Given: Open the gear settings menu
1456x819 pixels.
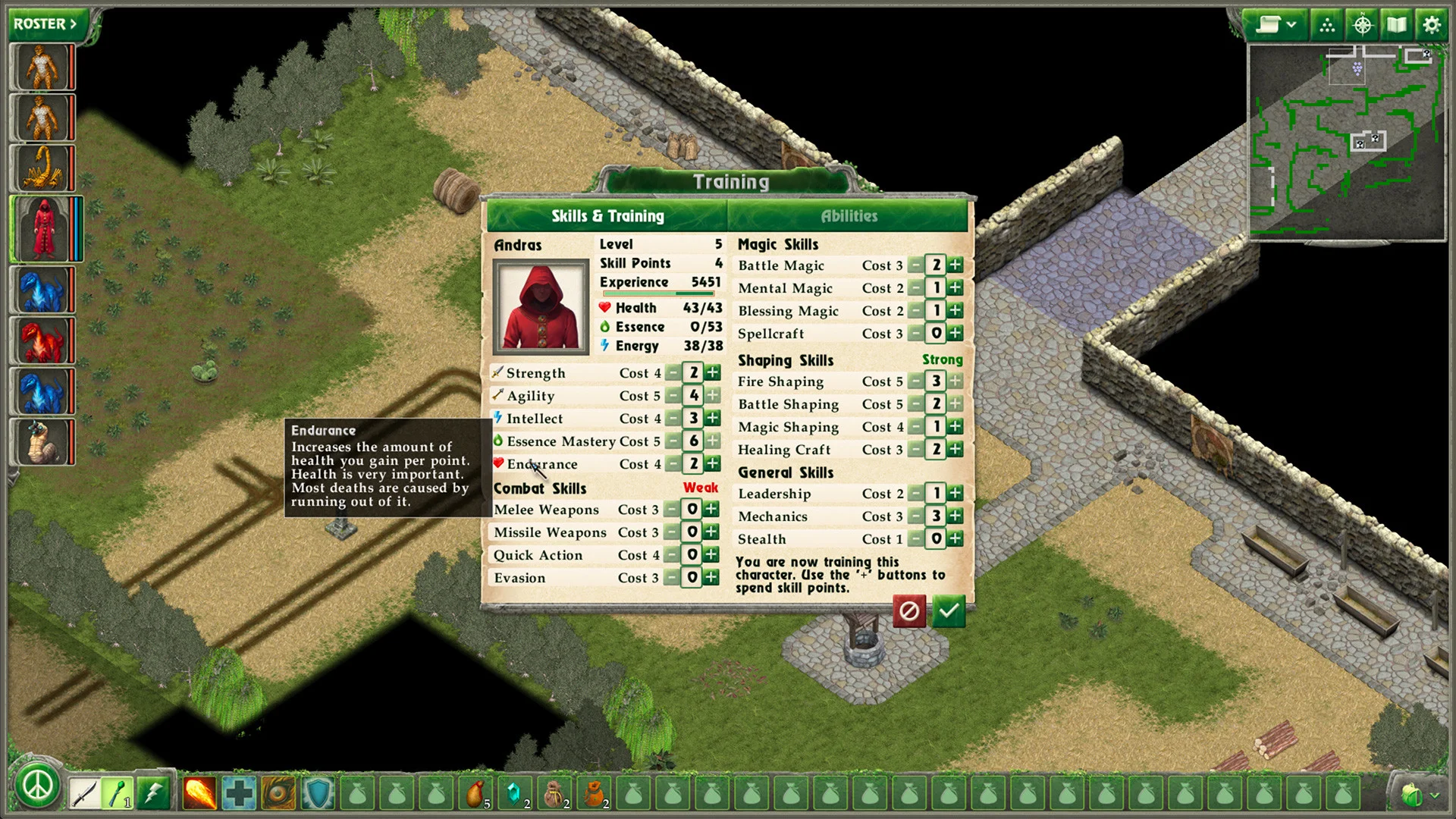Looking at the screenshot, I should [x=1431, y=25].
